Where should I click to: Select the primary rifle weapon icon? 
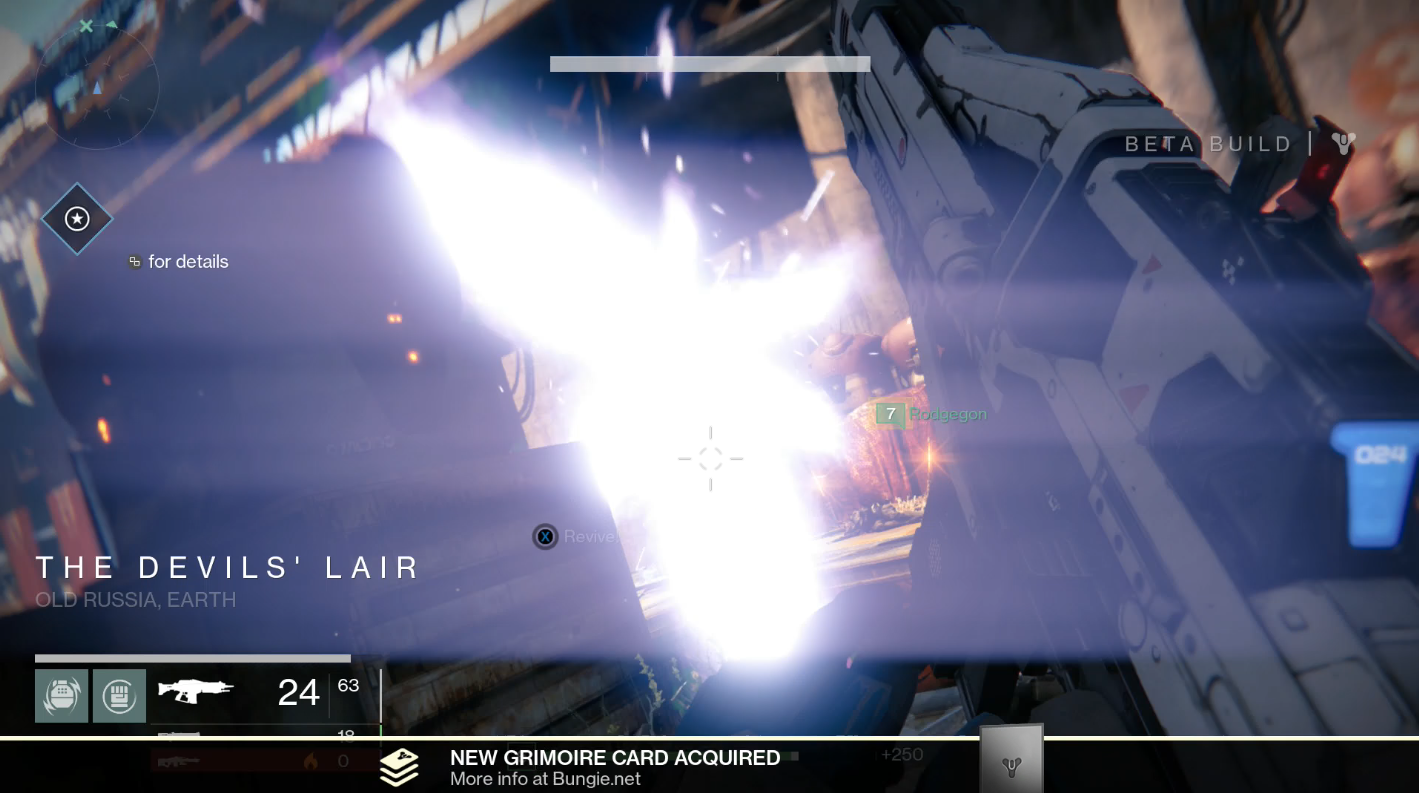pos(196,691)
